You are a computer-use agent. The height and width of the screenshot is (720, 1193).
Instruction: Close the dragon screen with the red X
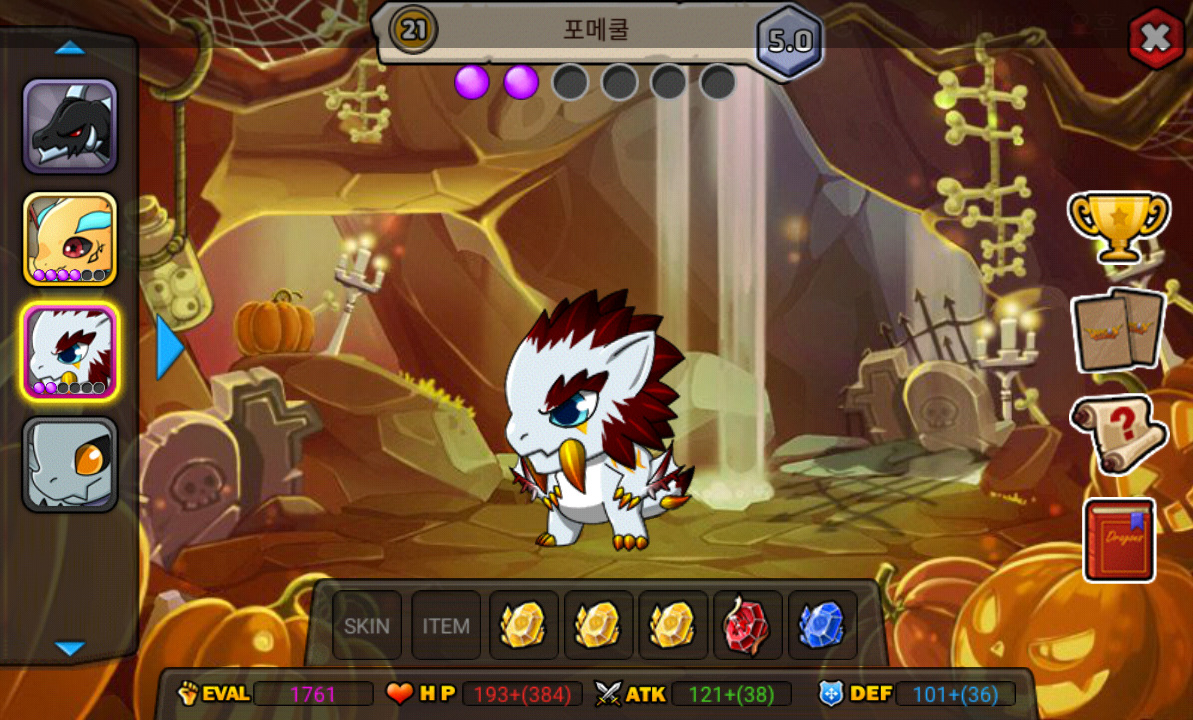[x=1156, y=38]
